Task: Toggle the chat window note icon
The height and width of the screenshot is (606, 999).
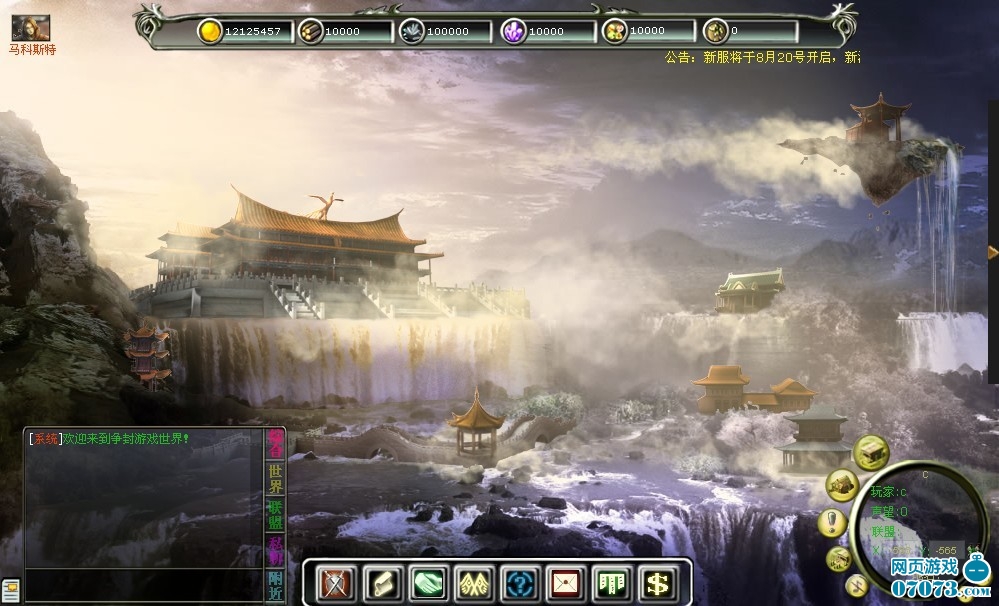Action: tap(10, 589)
